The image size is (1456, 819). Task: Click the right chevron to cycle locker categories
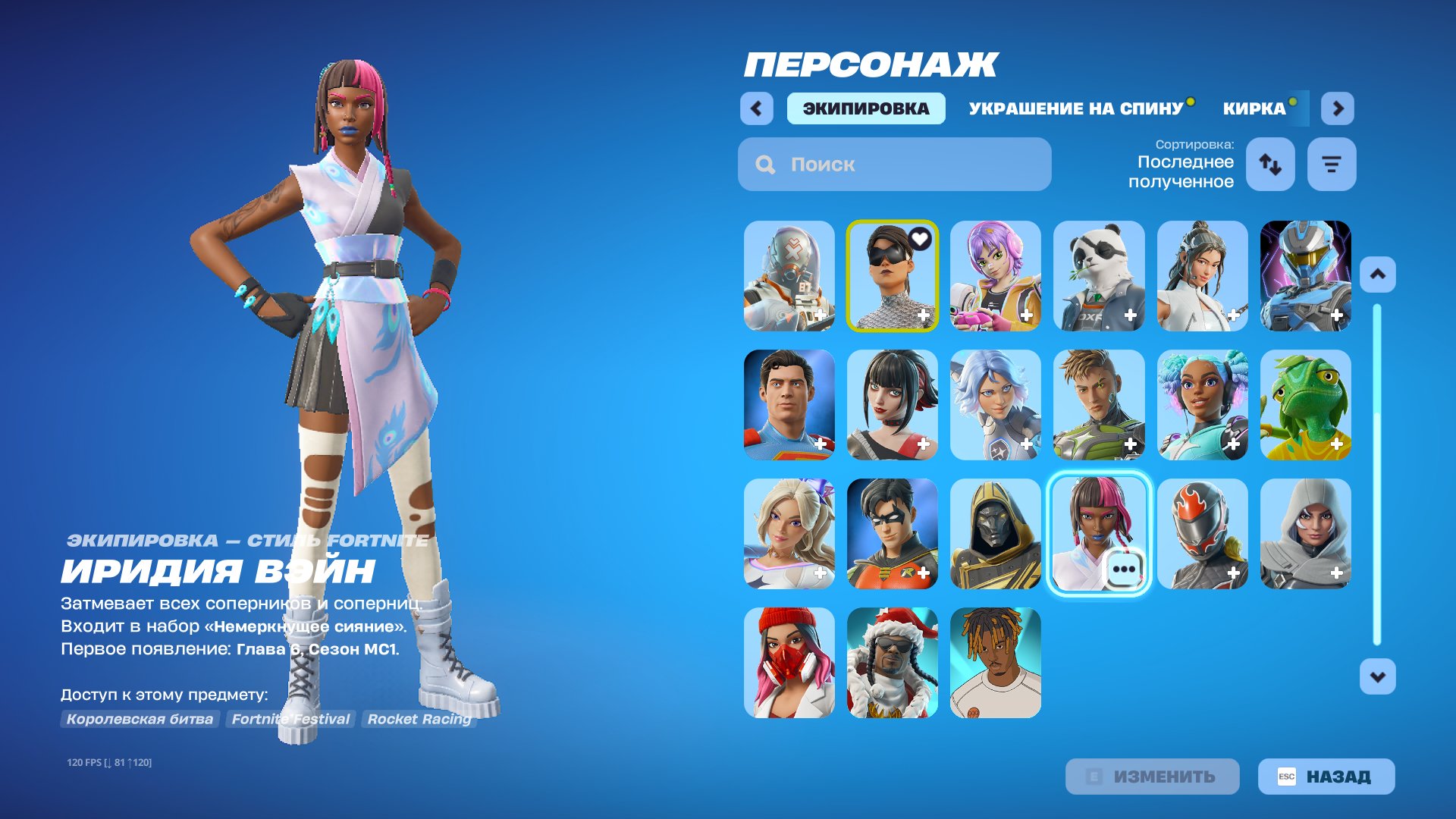pos(1338,108)
